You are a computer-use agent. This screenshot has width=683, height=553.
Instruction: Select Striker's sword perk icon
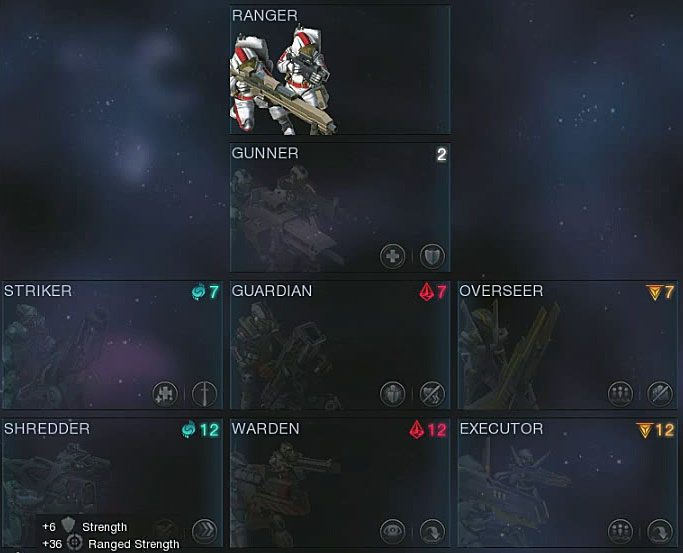[203, 393]
